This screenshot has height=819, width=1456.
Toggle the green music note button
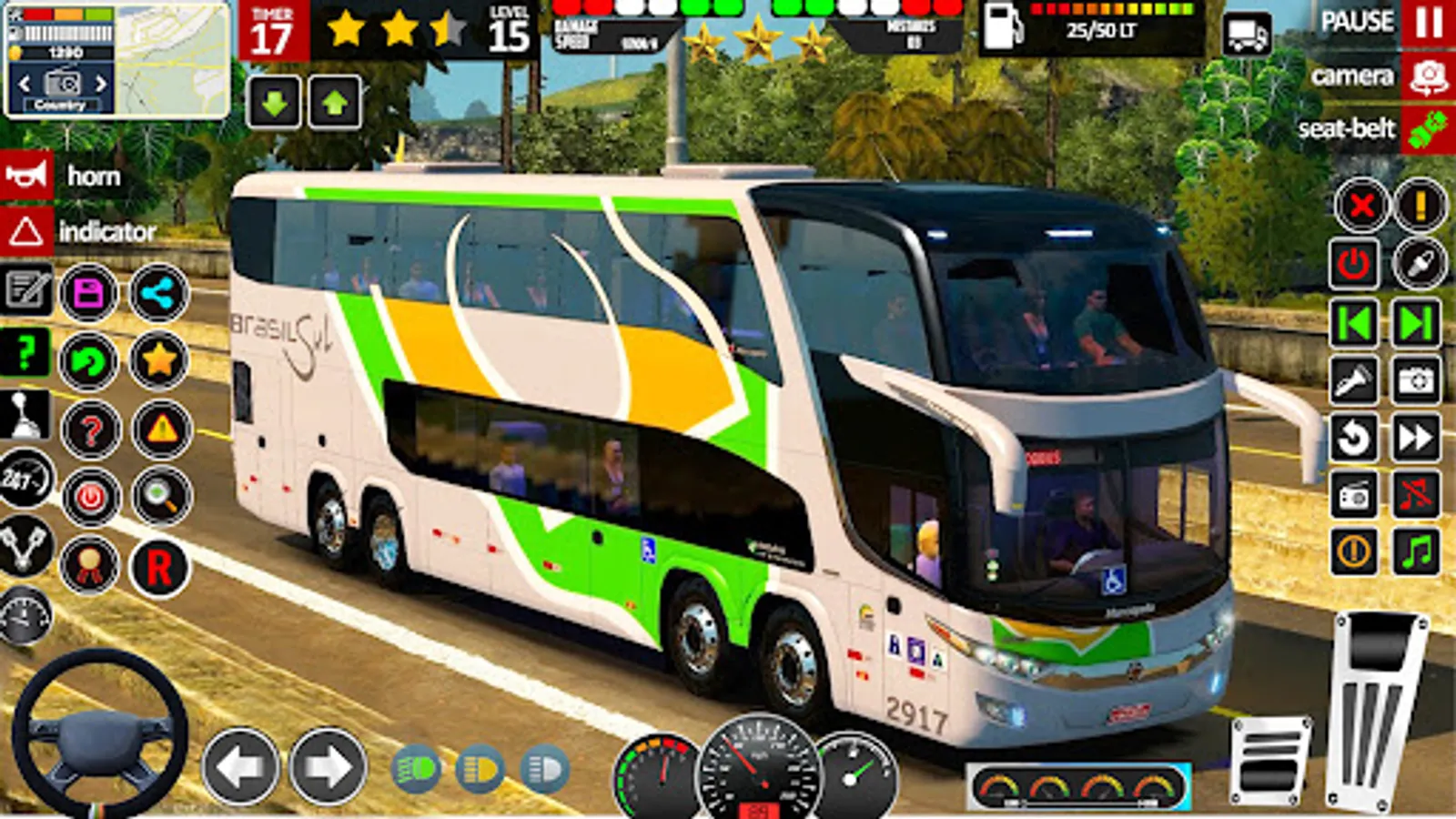1417,551
